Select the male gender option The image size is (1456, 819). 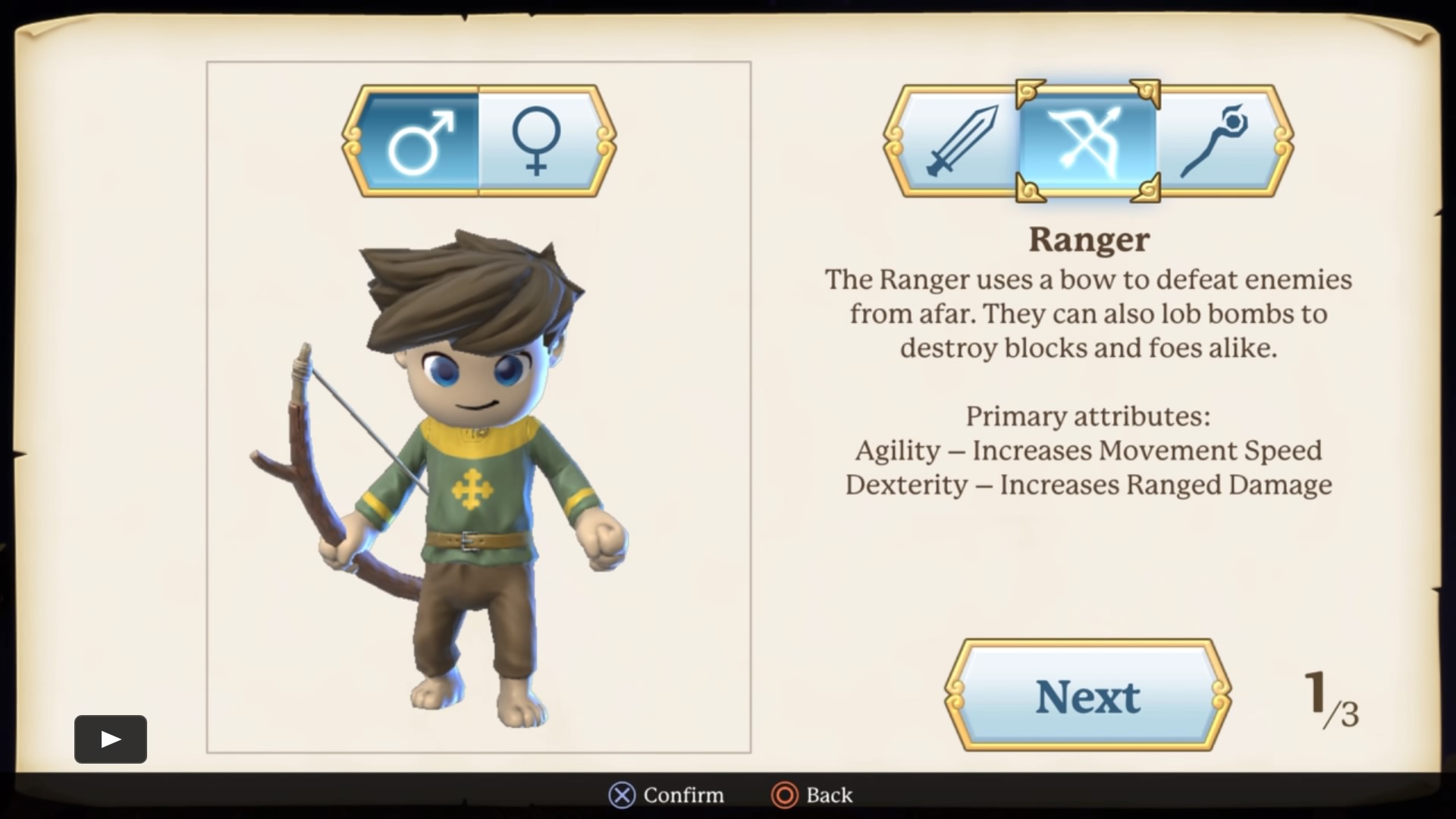pos(419,141)
